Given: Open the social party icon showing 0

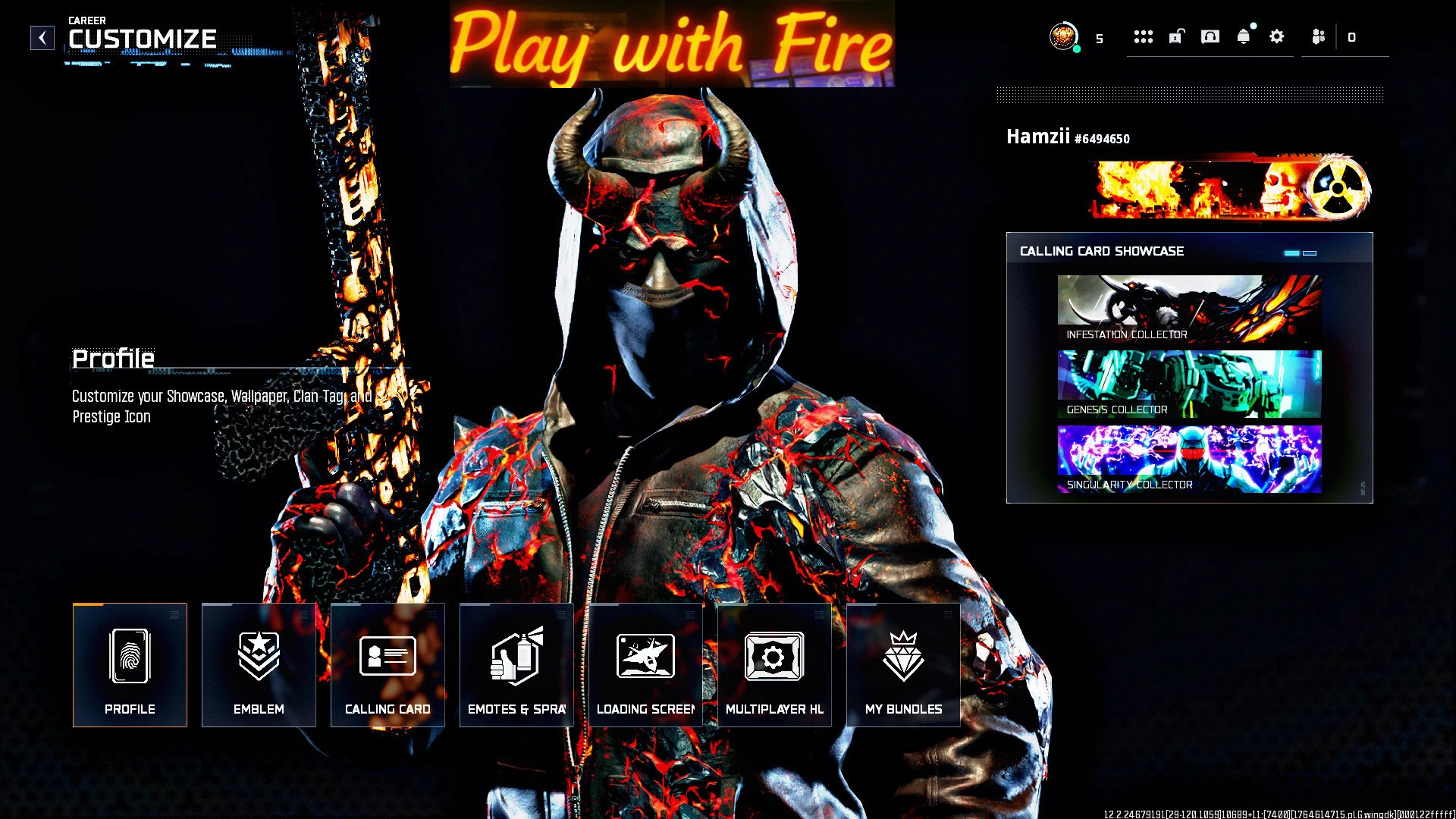Looking at the screenshot, I should [x=1318, y=36].
